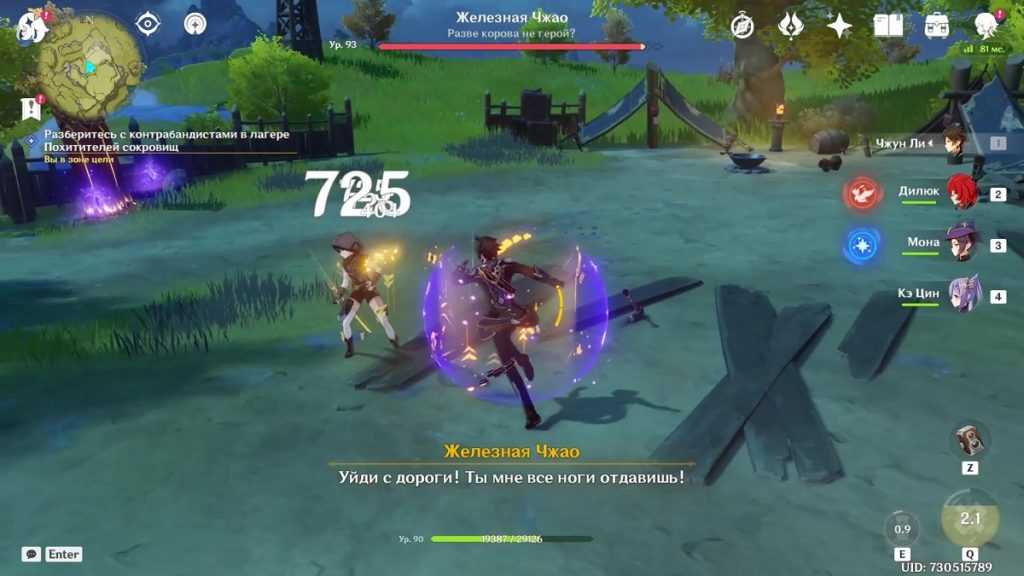Switch to party member Кэ Цин
The width and height of the screenshot is (1024, 576).
coord(964,295)
